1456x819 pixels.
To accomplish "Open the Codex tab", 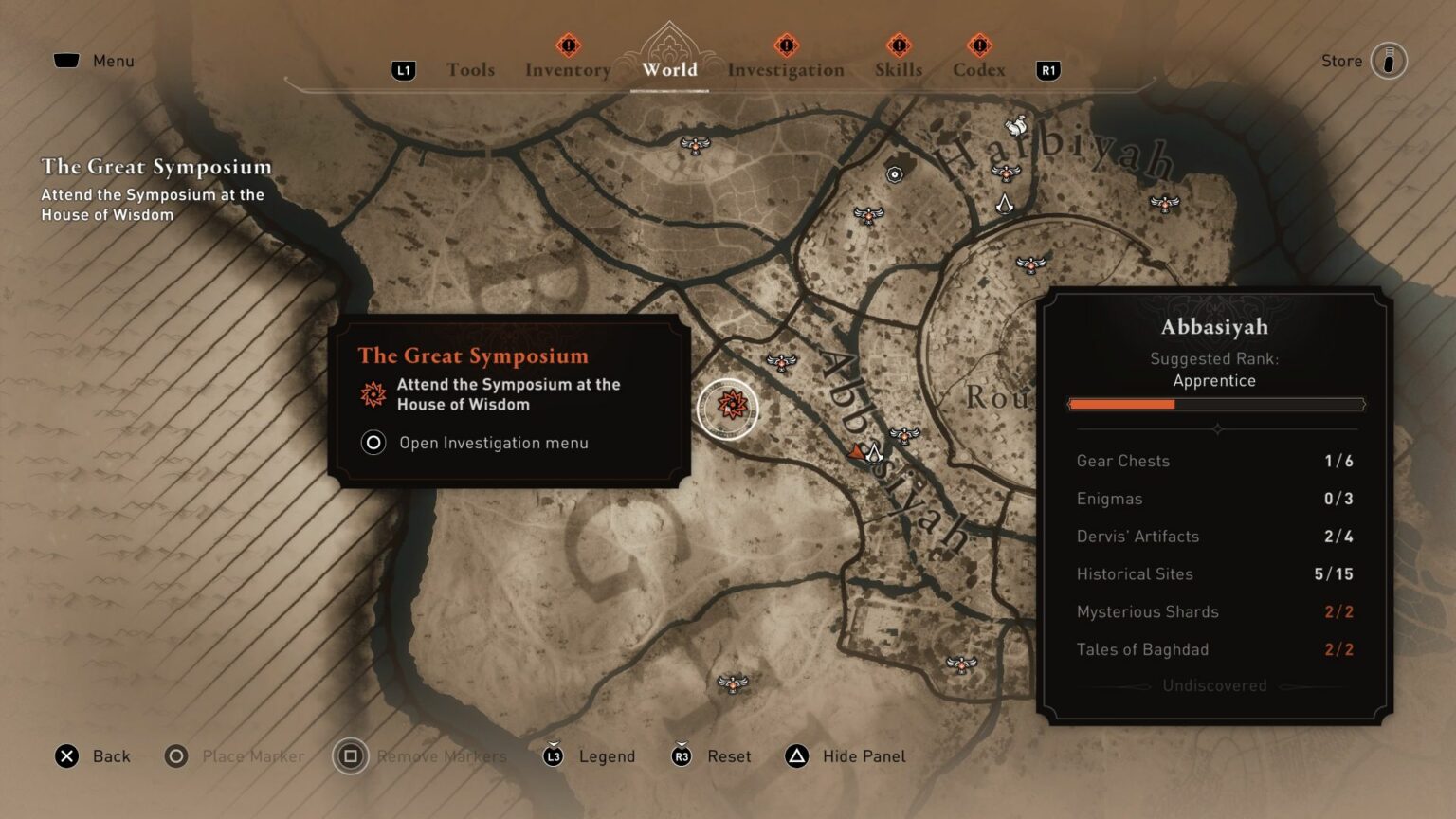I will (x=978, y=69).
